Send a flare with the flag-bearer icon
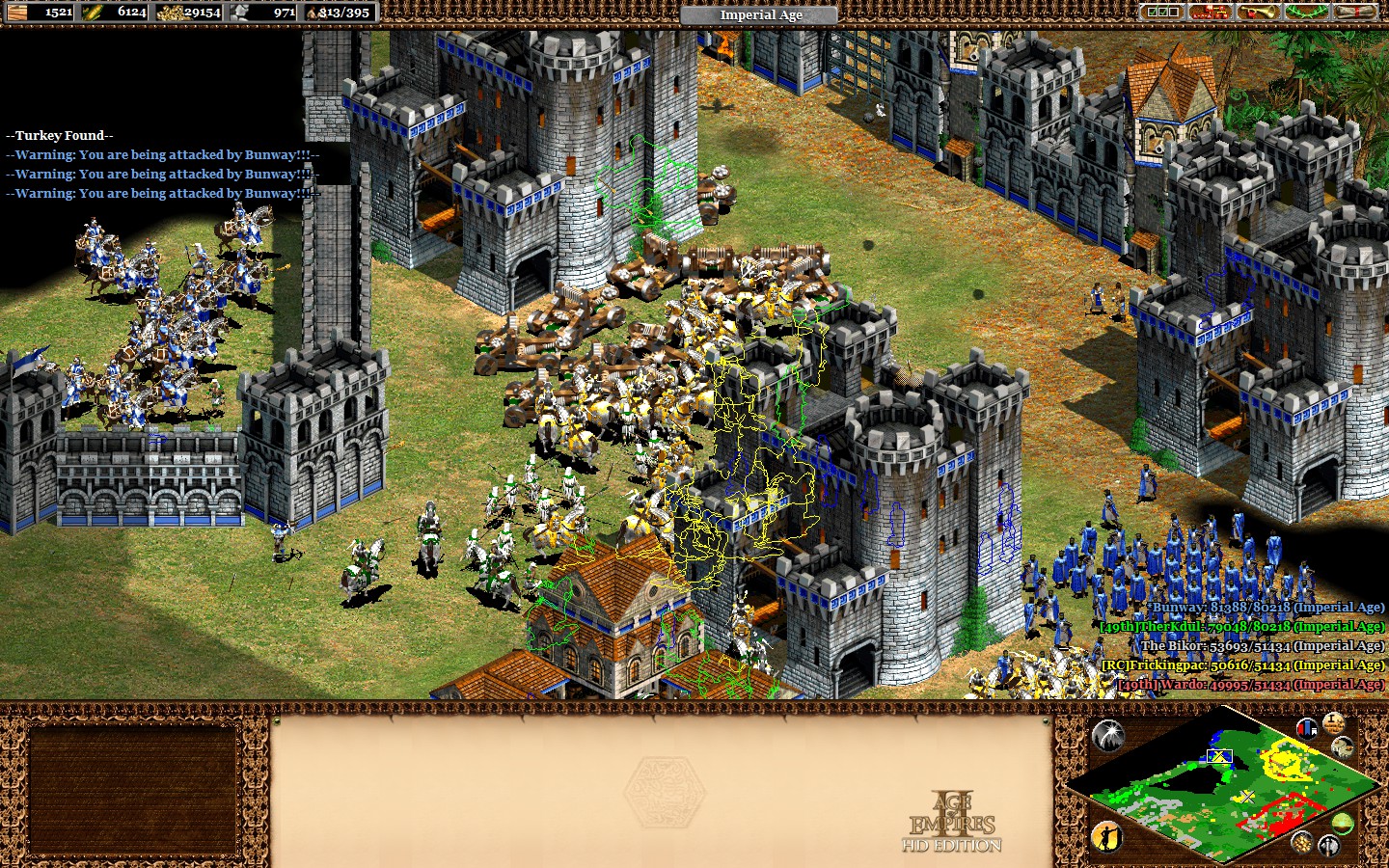This screenshot has height=868, width=1389. (x=1107, y=837)
